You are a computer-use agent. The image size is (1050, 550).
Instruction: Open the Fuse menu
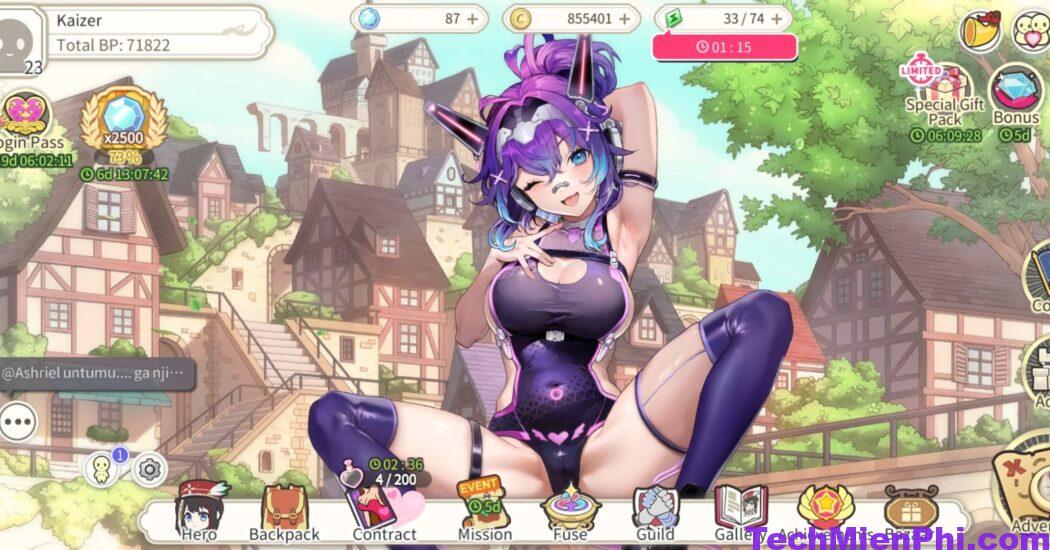click(x=569, y=510)
